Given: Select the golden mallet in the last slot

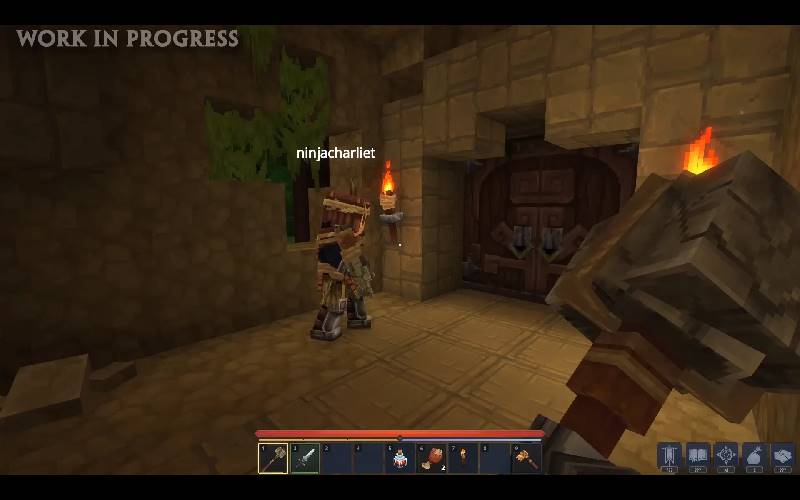Looking at the screenshot, I should (x=526, y=458).
